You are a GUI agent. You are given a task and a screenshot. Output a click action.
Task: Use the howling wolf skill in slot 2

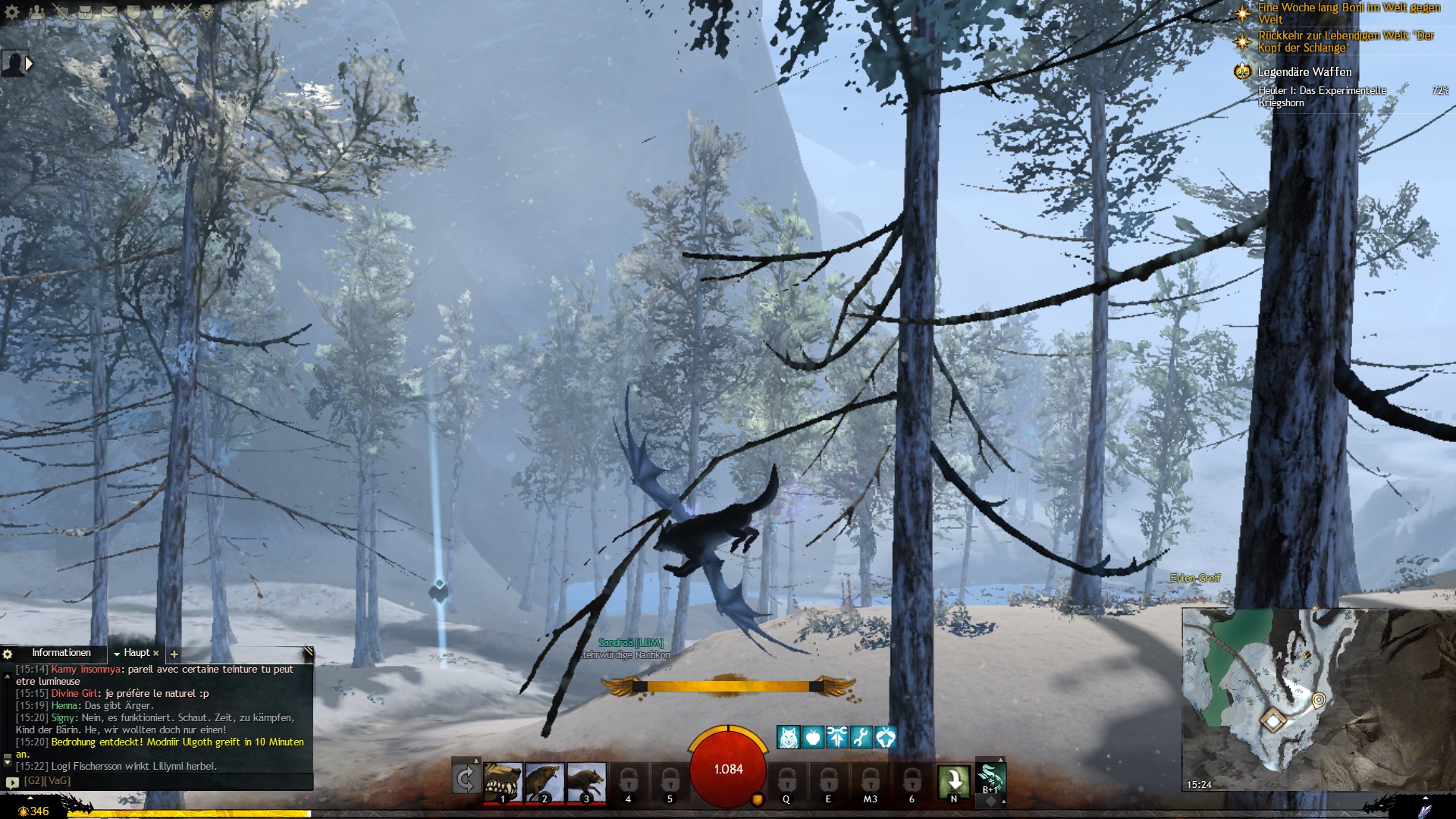coord(544,782)
